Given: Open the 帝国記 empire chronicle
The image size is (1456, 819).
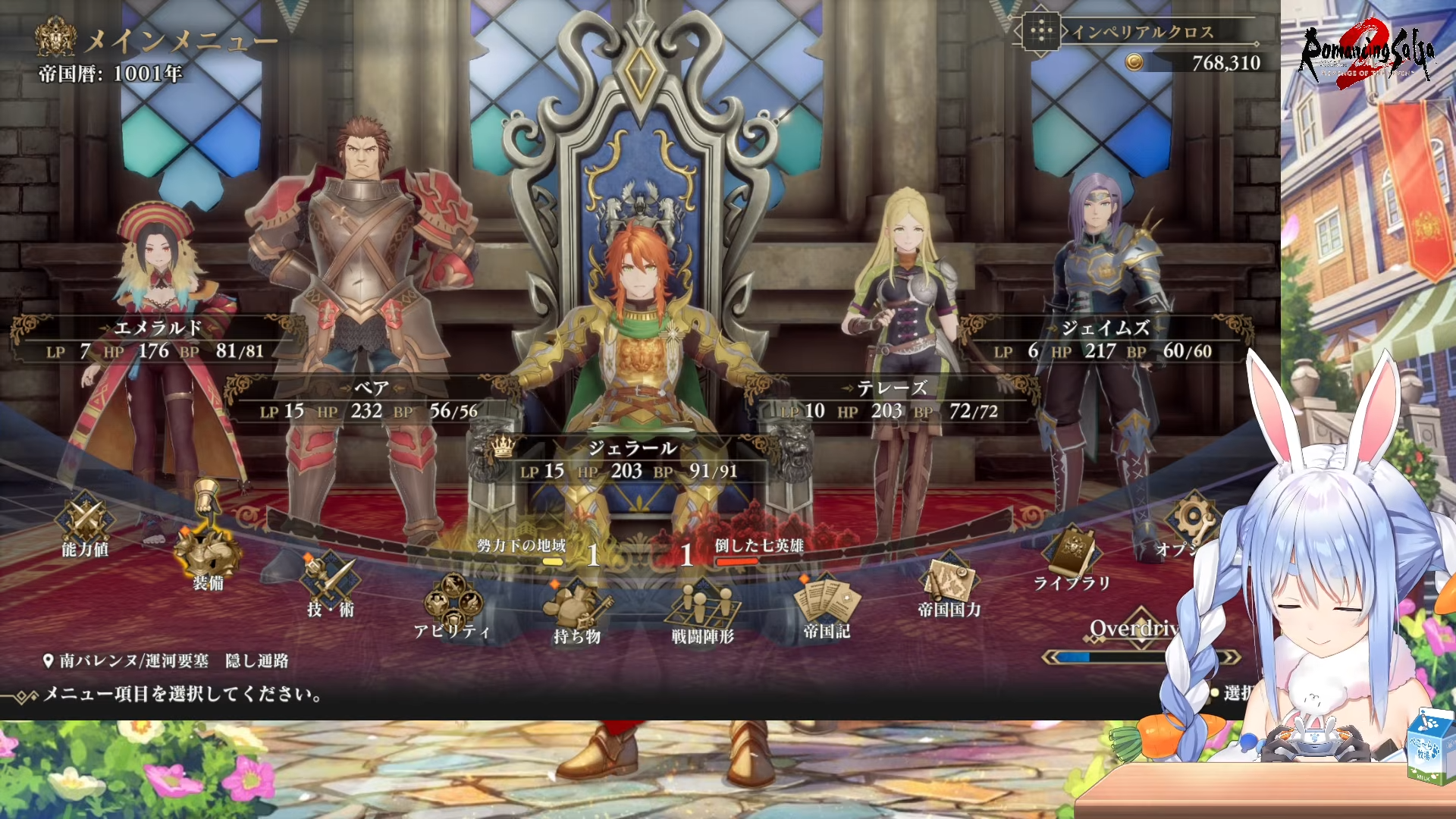Looking at the screenshot, I should pyautogui.click(x=827, y=604).
